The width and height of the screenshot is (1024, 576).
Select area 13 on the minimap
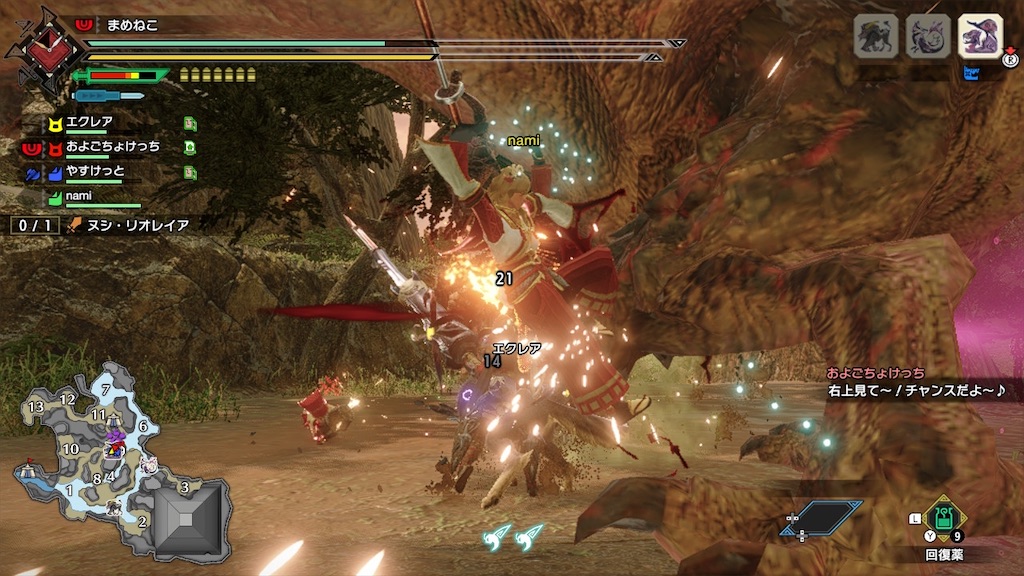click(x=36, y=406)
